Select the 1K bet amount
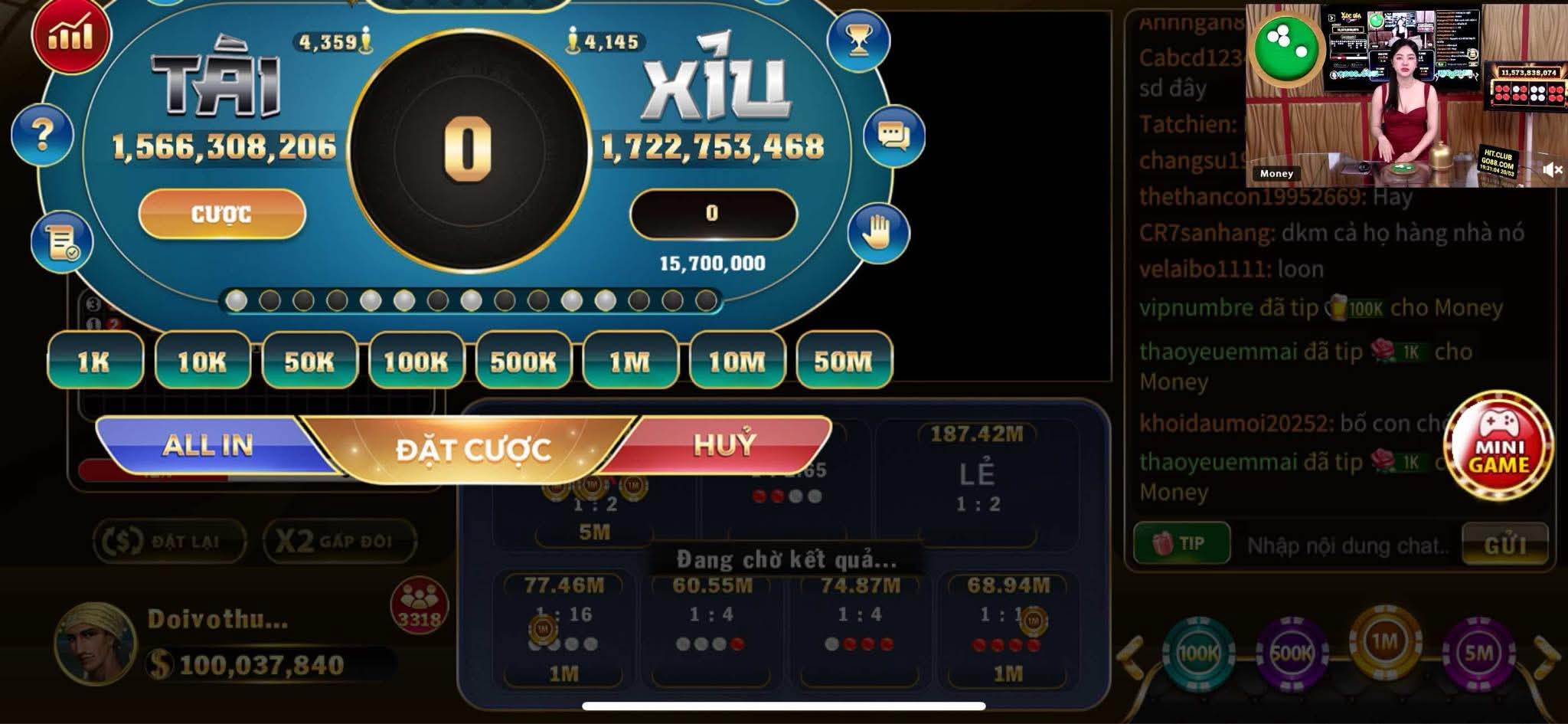Screen dimensions: 1568x724 pos(95,361)
